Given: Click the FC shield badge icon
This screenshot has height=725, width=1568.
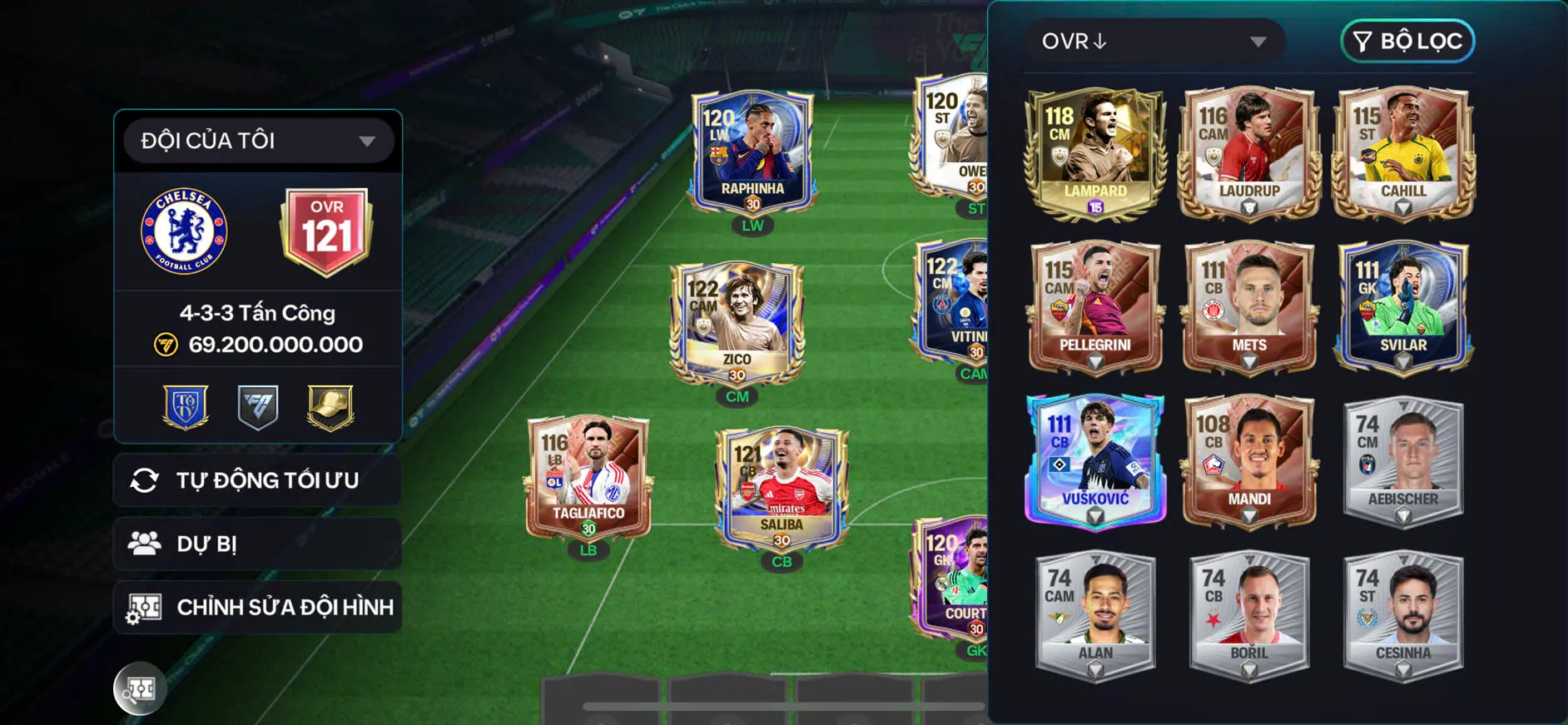Looking at the screenshot, I should [x=257, y=406].
